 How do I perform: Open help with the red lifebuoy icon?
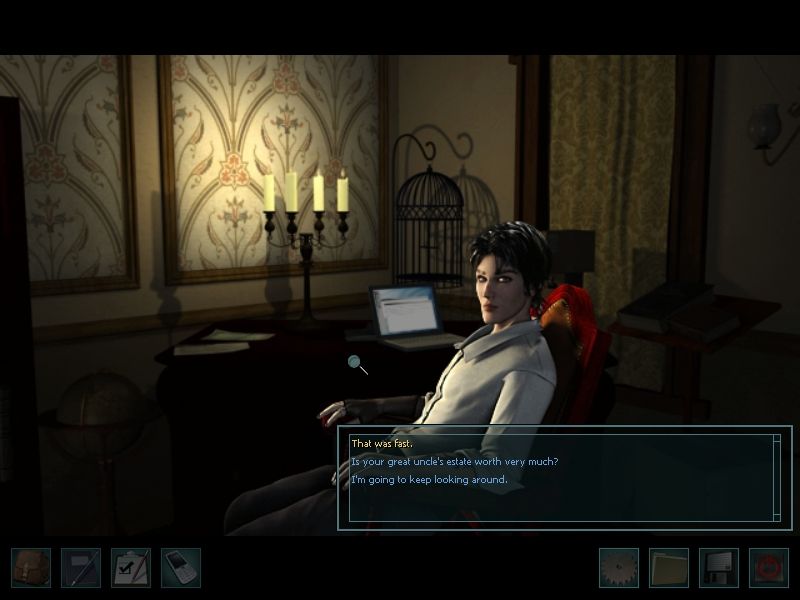768,567
